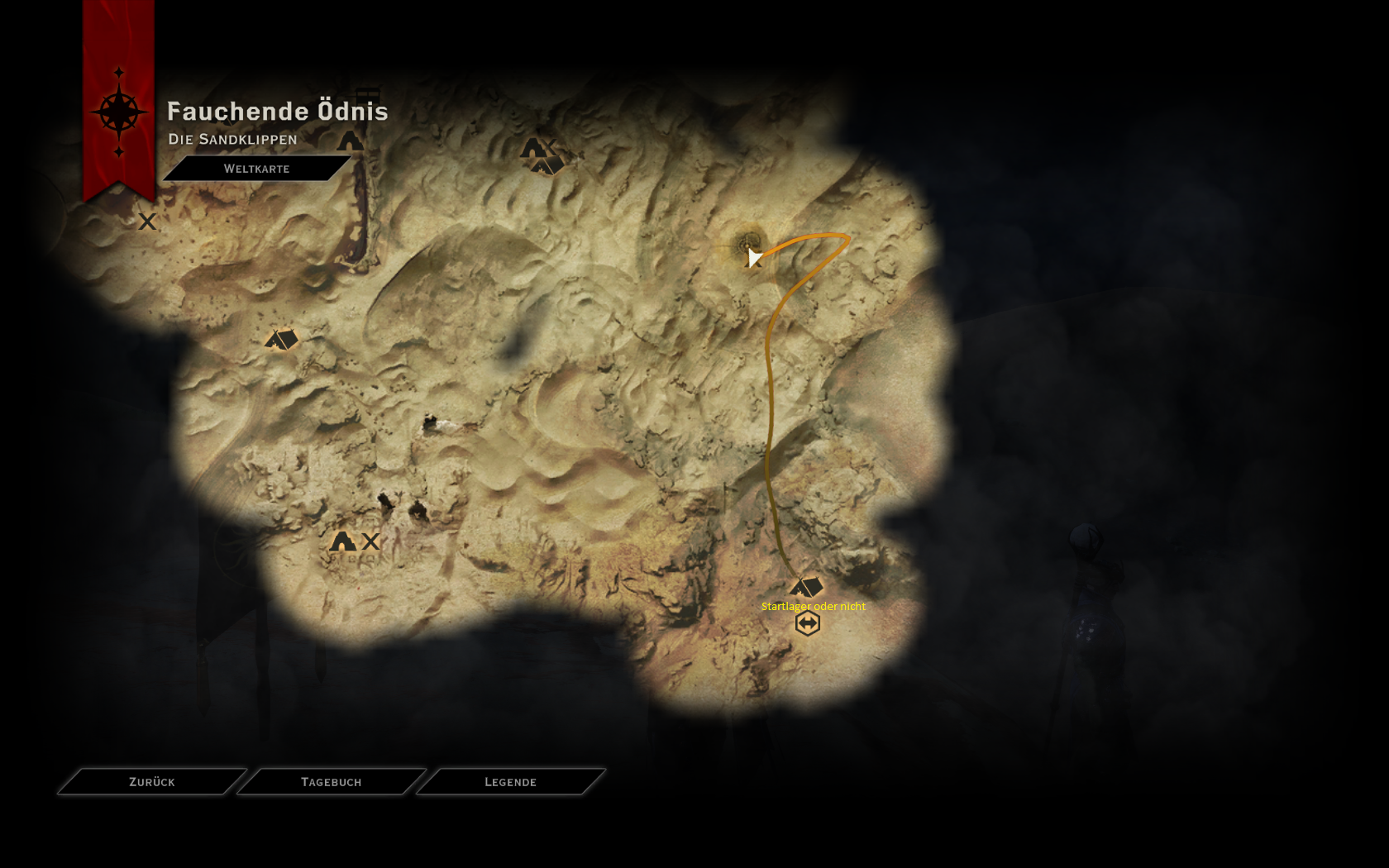Show the map Legende
The width and height of the screenshot is (1389, 868).
(x=510, y=782)
